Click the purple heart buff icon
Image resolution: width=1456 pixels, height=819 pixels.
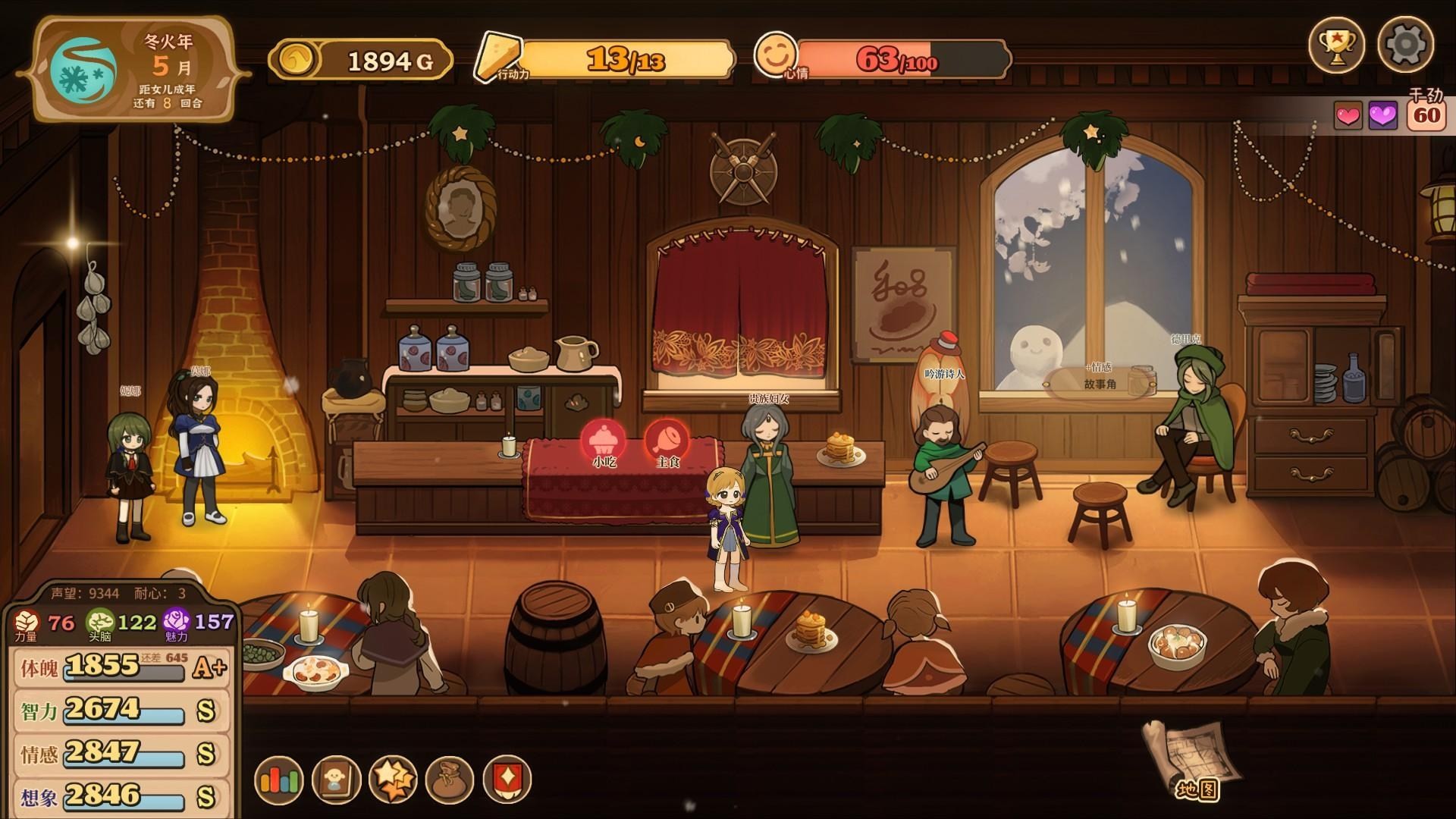(x=1382, y=116)
